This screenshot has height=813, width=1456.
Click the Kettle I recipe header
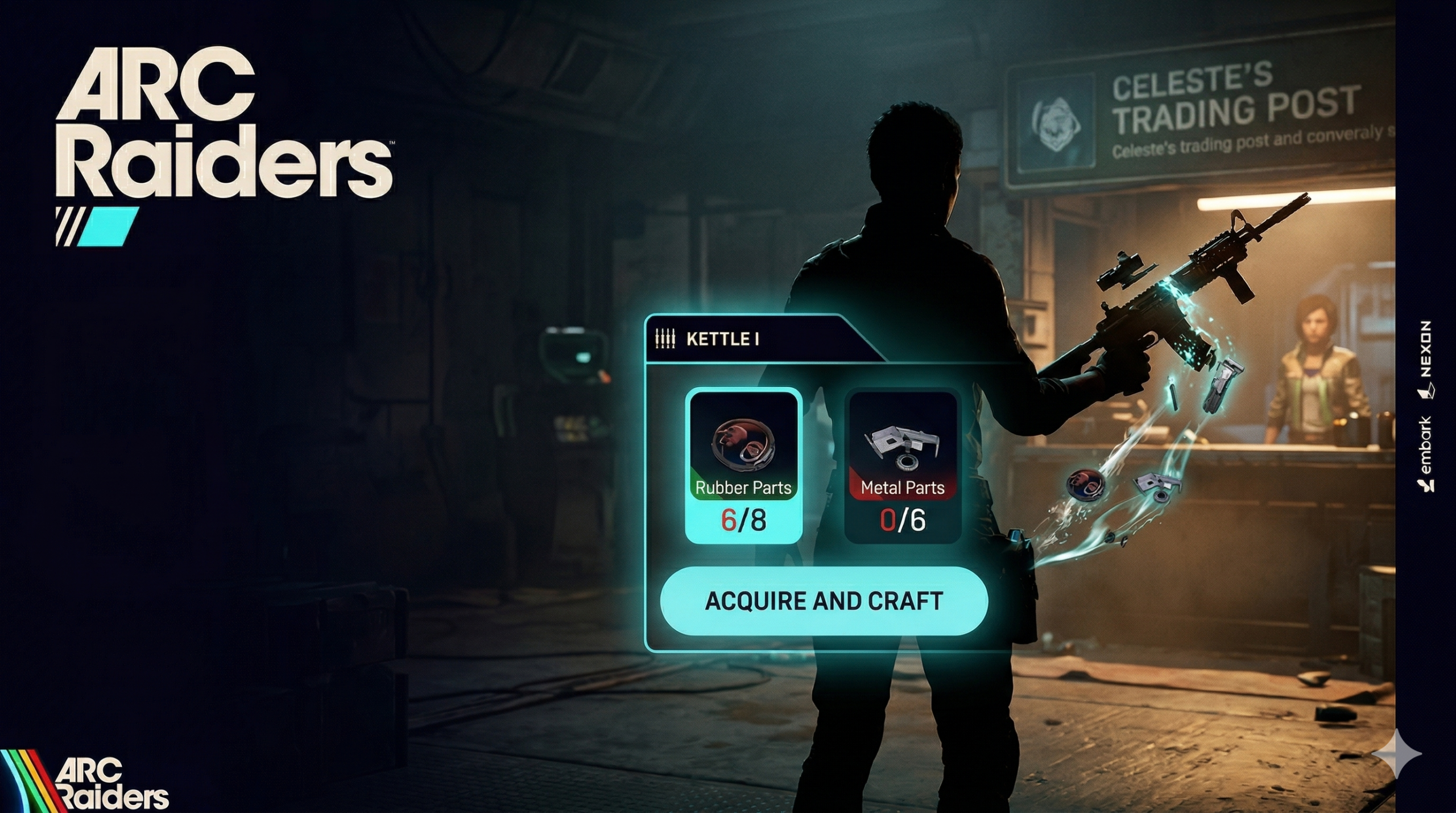[722, 339]
